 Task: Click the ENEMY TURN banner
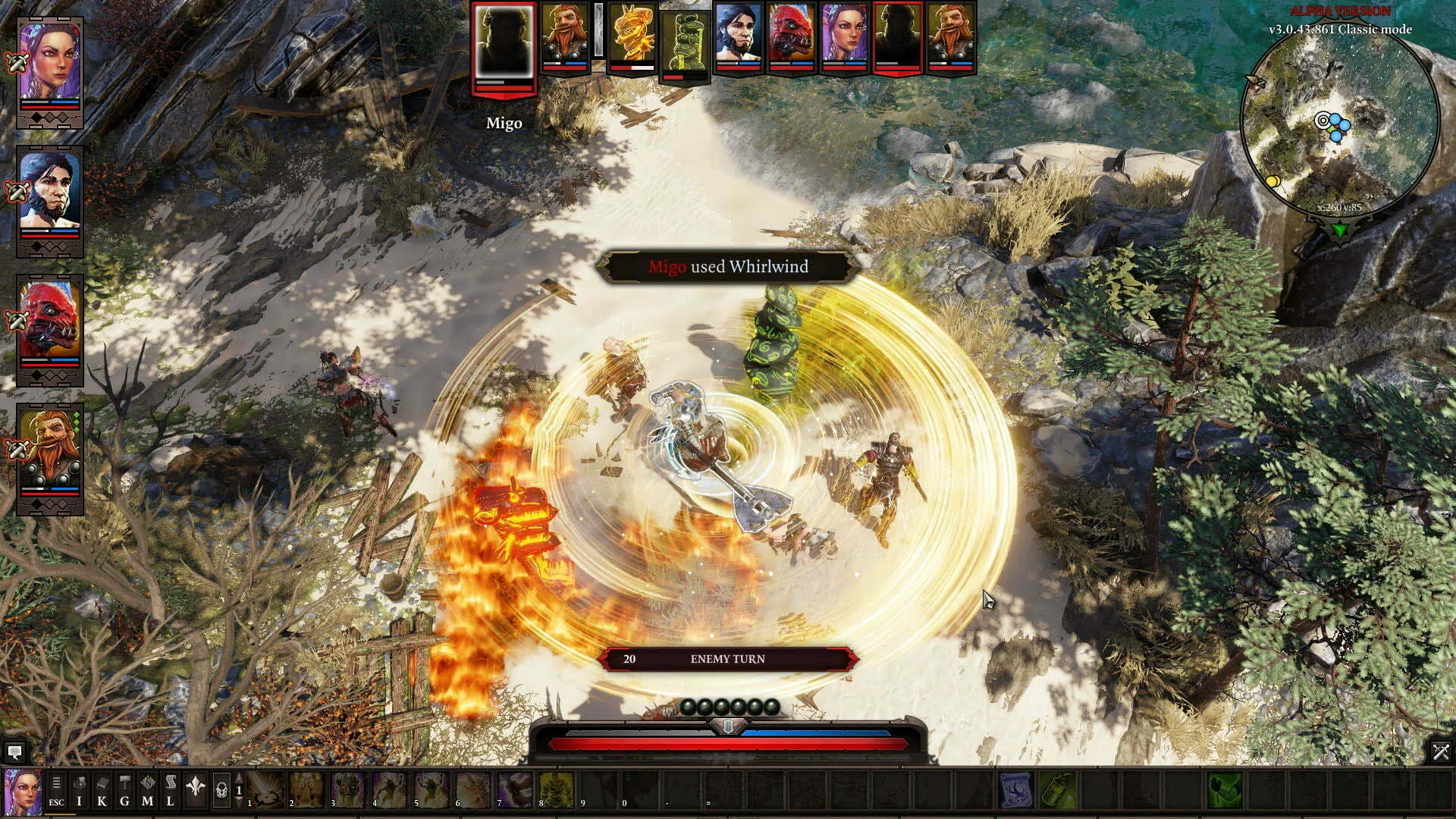click(x=728, y=659)
